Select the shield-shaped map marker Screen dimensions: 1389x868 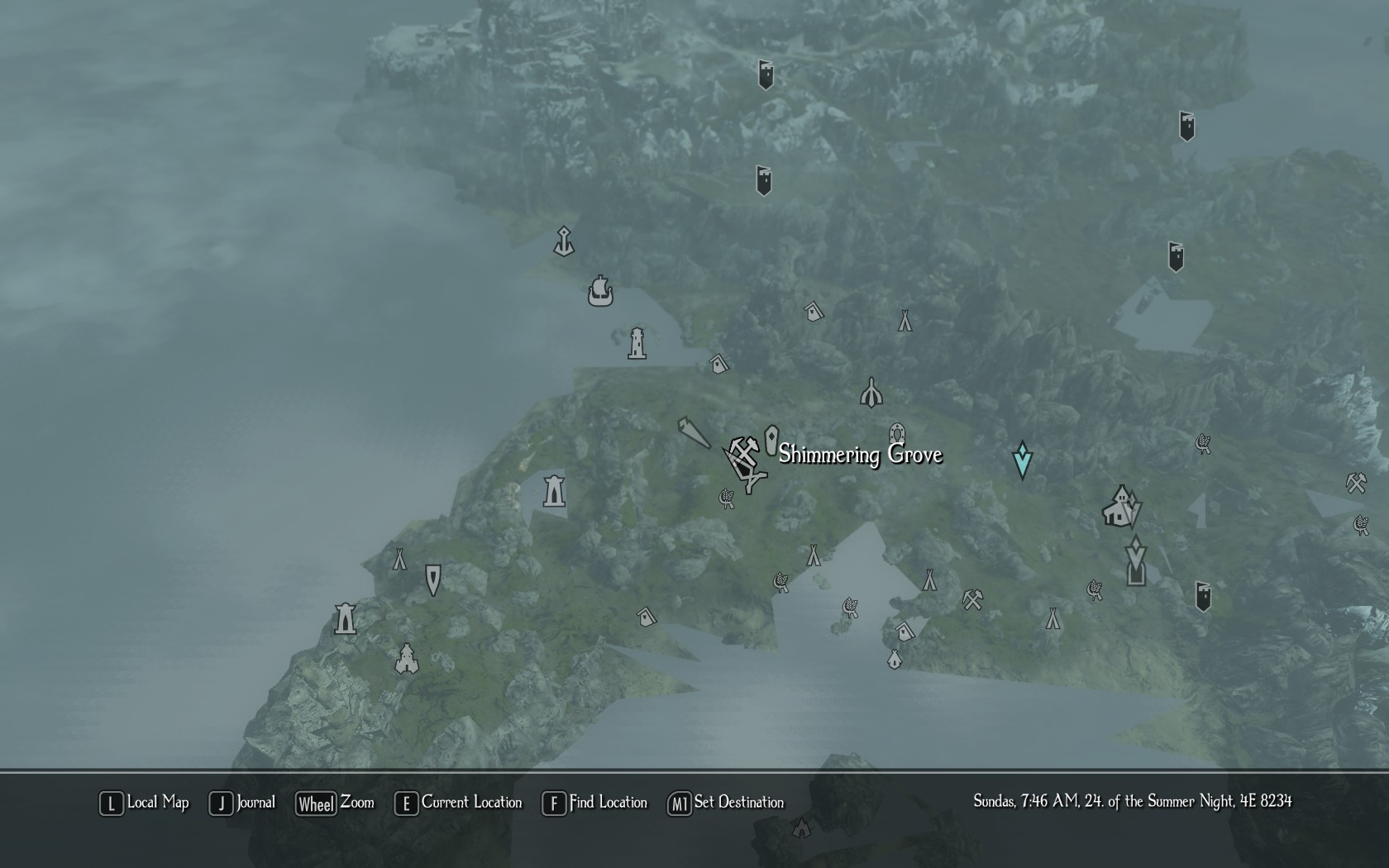432,579
